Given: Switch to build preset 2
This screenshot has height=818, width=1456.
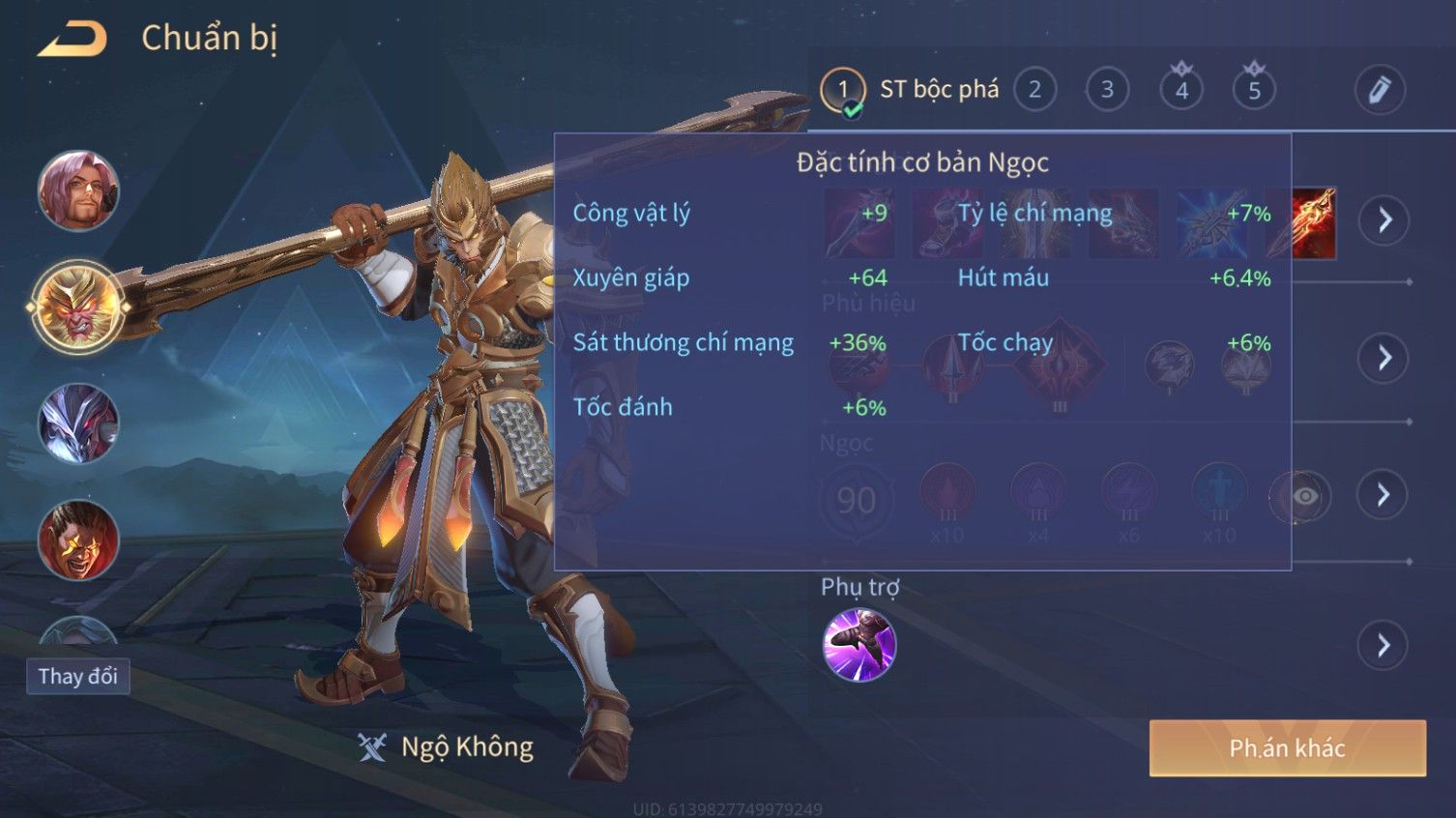Looking at the screenshot, I should 1034,90.
